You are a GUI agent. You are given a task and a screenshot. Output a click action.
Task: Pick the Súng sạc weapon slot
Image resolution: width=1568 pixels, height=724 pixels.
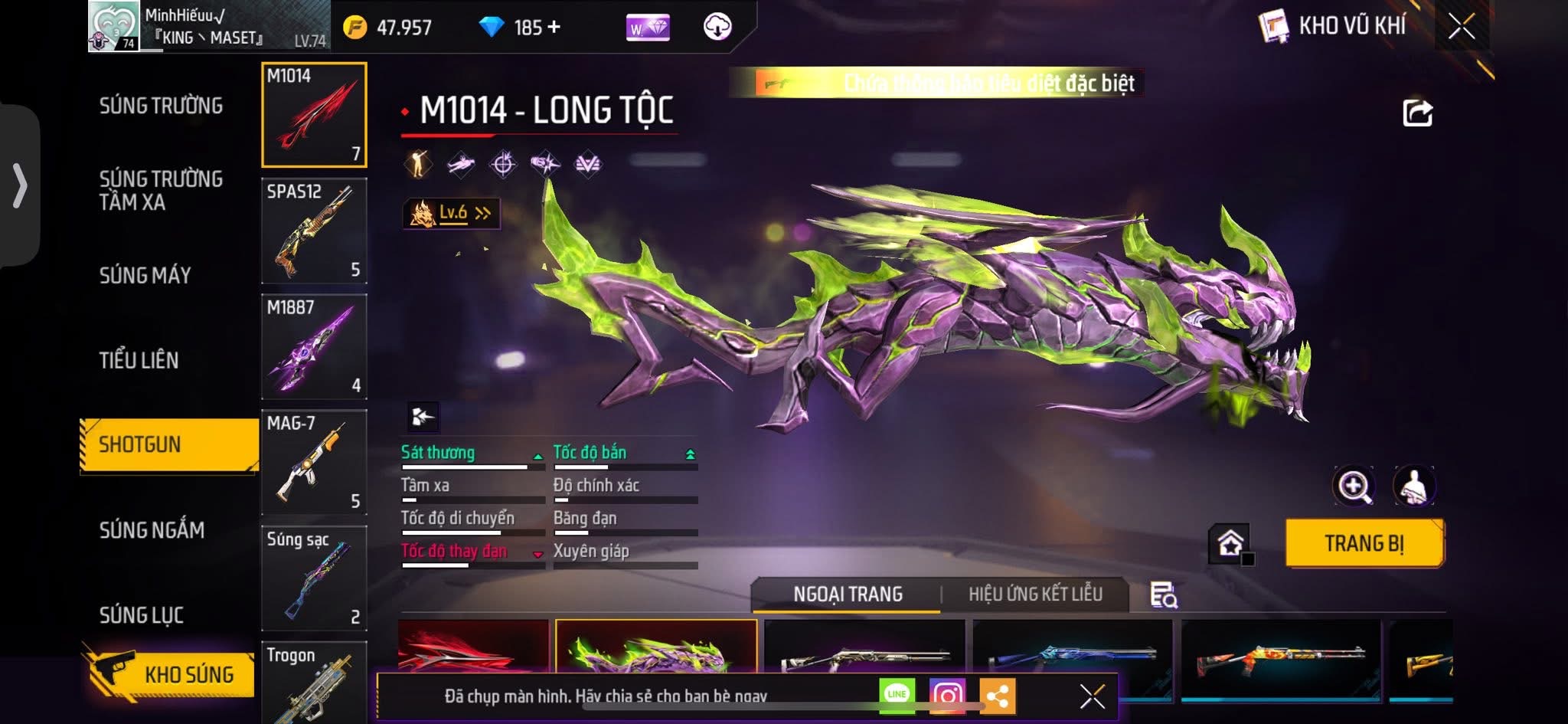[x=314, y=578]
